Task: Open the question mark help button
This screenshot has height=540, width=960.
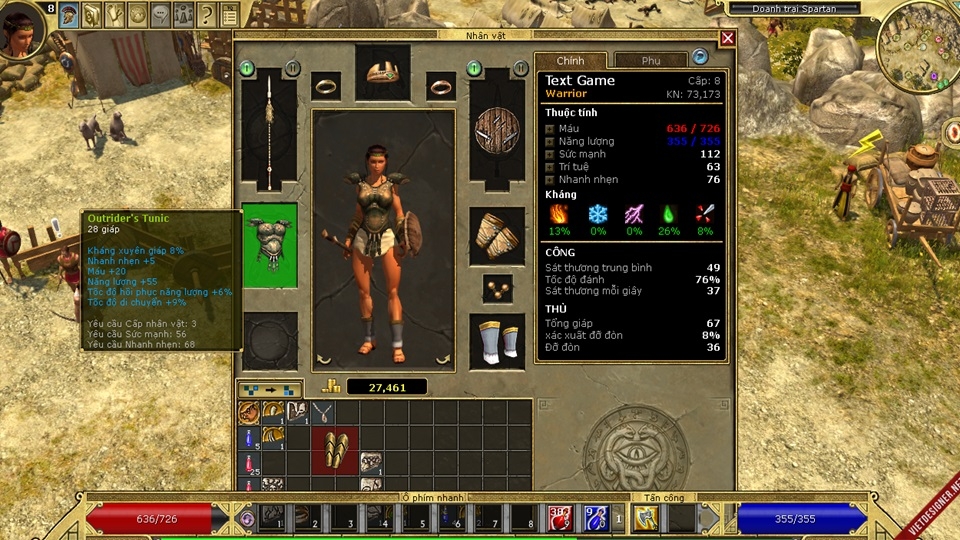Action: (x=207, y=14)
